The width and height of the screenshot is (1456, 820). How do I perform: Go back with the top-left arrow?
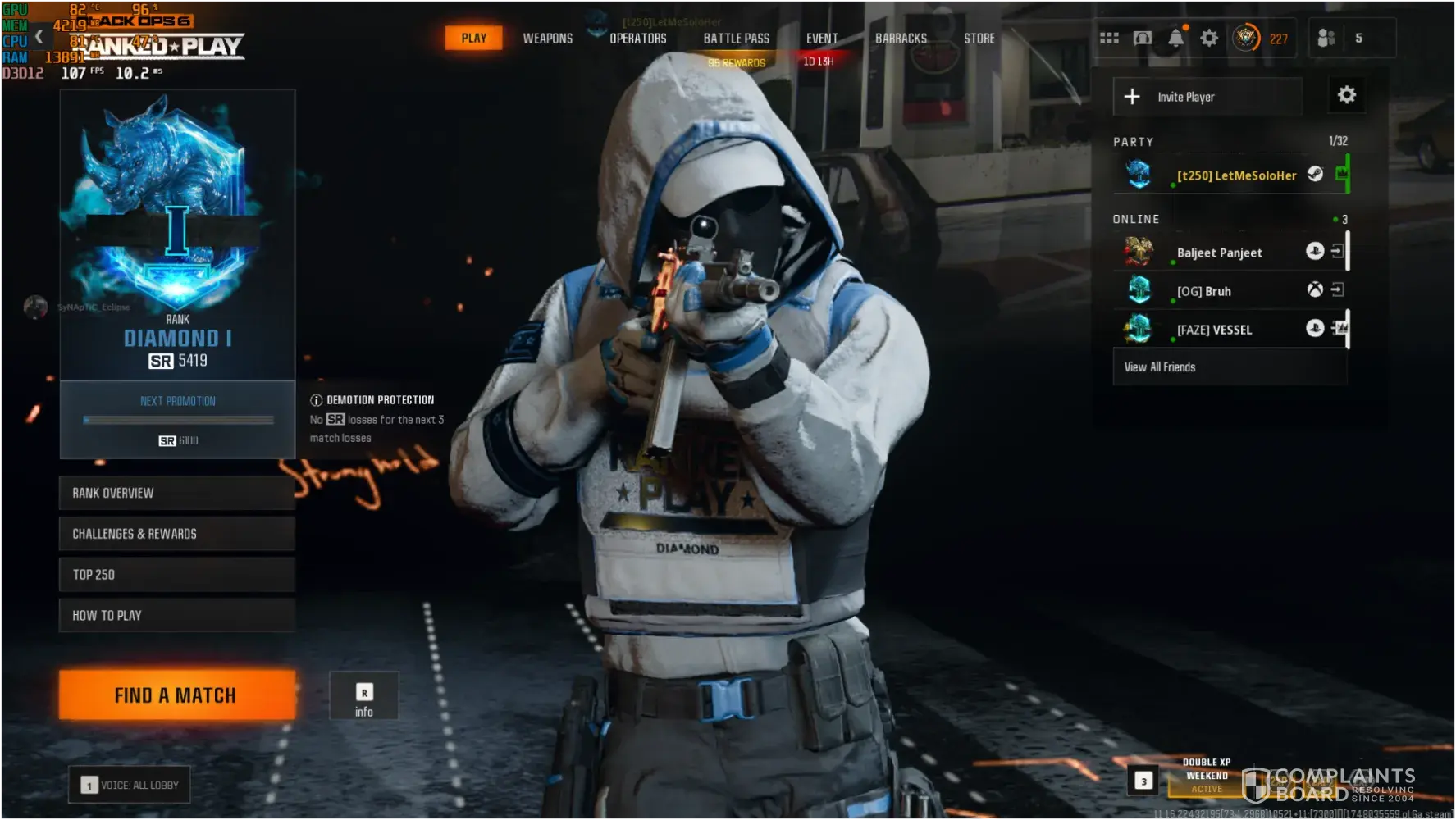pyautogui.click(x=39, y=37)
